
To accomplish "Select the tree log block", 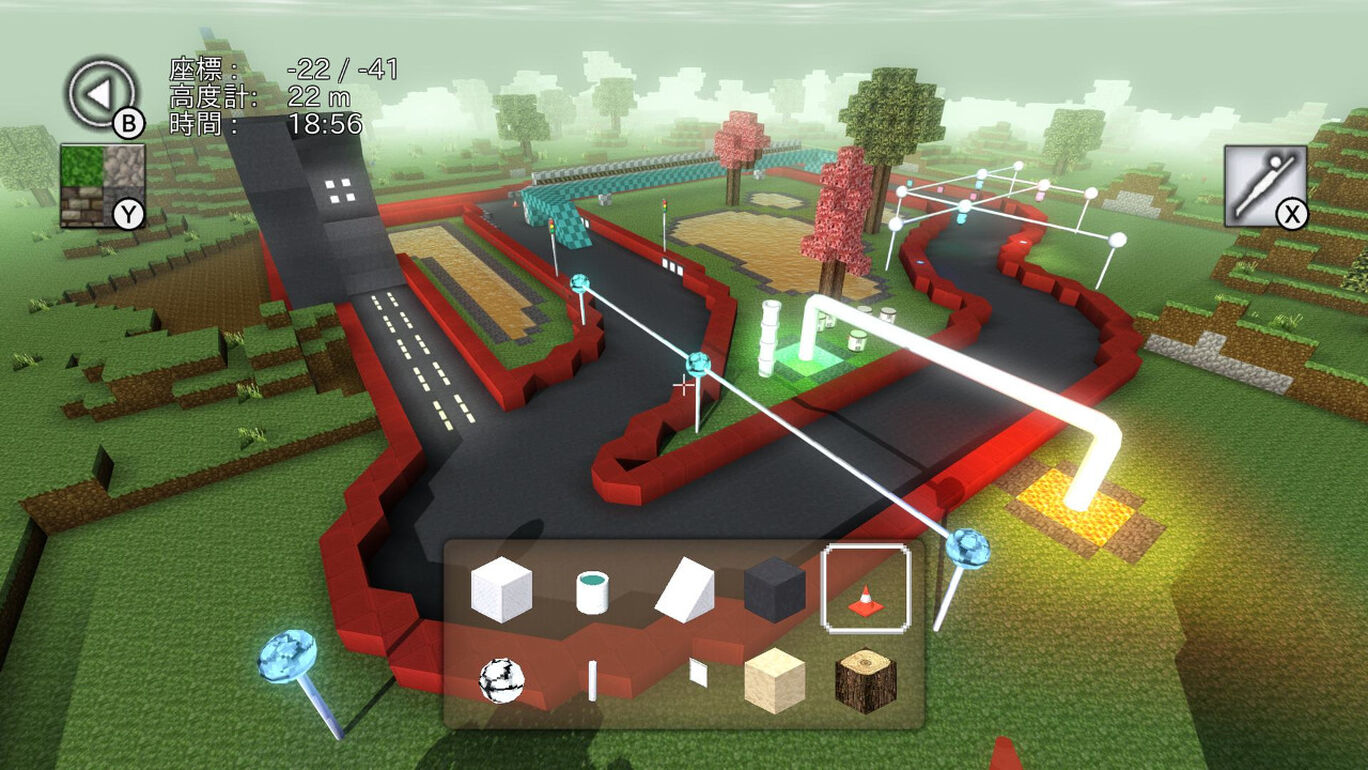I will tap(865, 680).
